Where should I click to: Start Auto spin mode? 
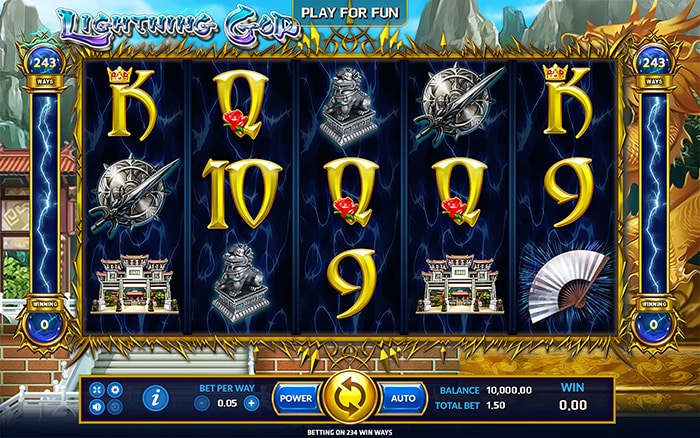coord(403,397)
